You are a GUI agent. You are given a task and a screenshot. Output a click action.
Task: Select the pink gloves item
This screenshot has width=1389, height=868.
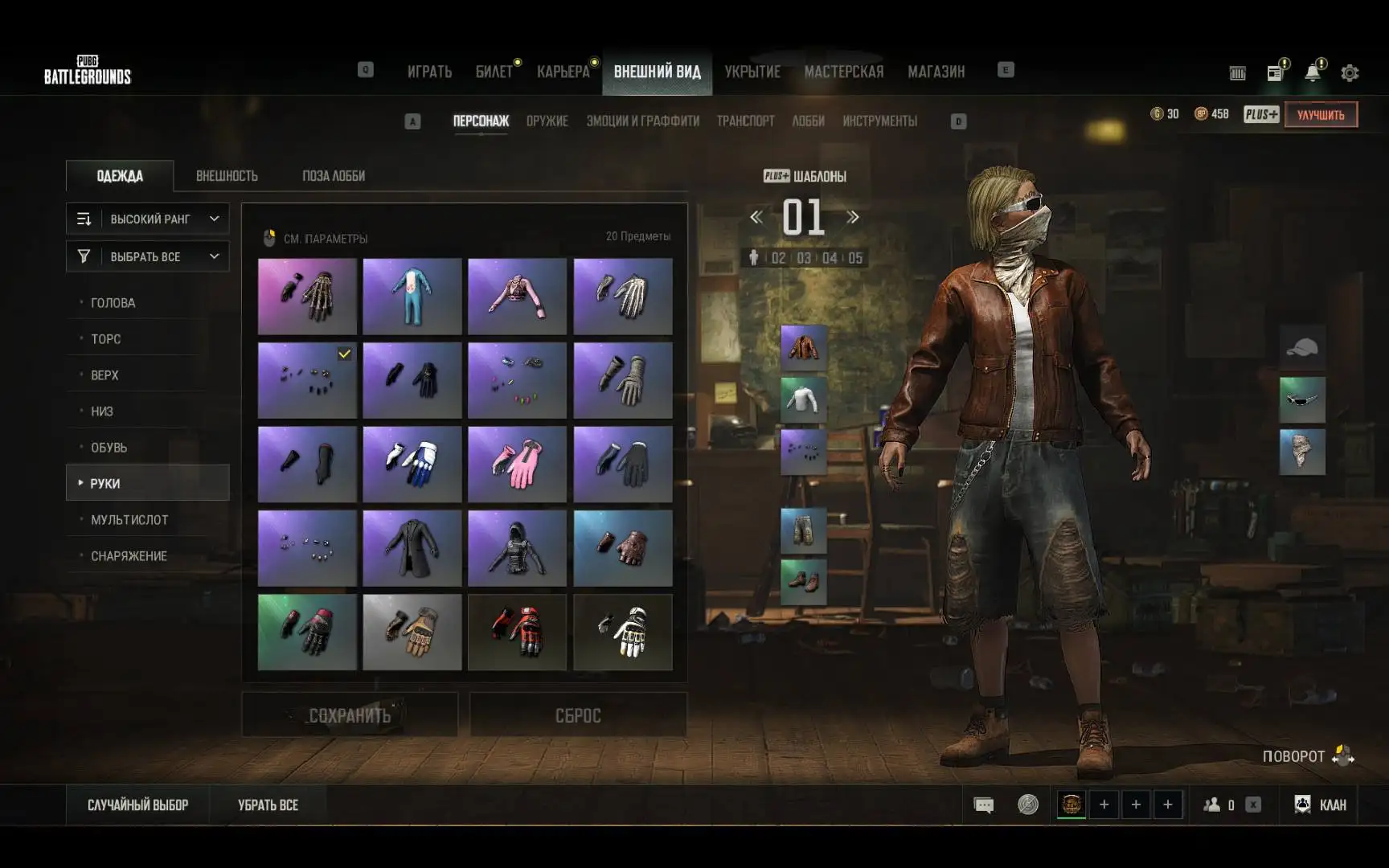pos(517,465)
